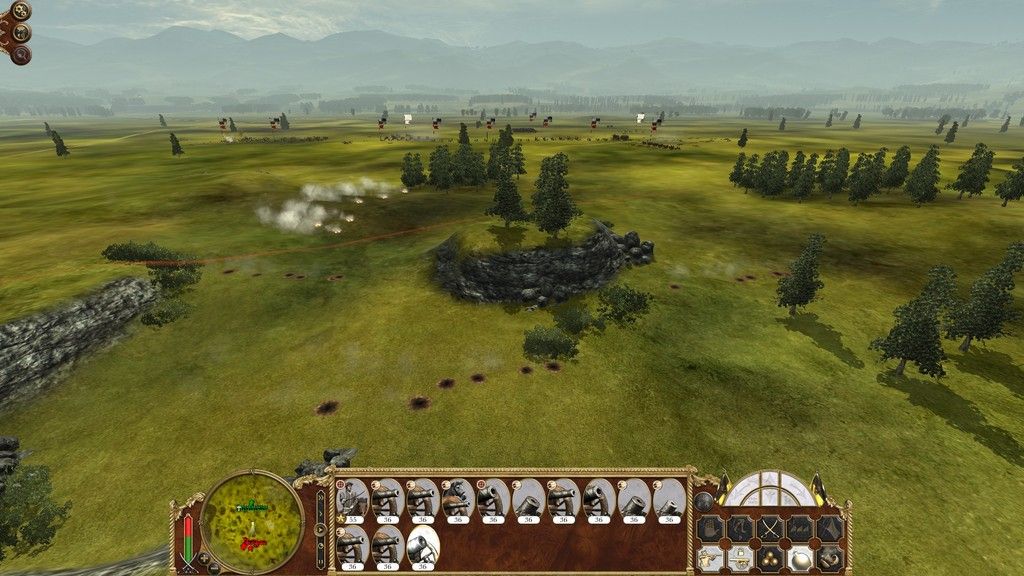Image resolution: width=1024 pixels, height=576 pixels.
Task: Click the round cannonball button beside the dome
Action: coord(704,500)
